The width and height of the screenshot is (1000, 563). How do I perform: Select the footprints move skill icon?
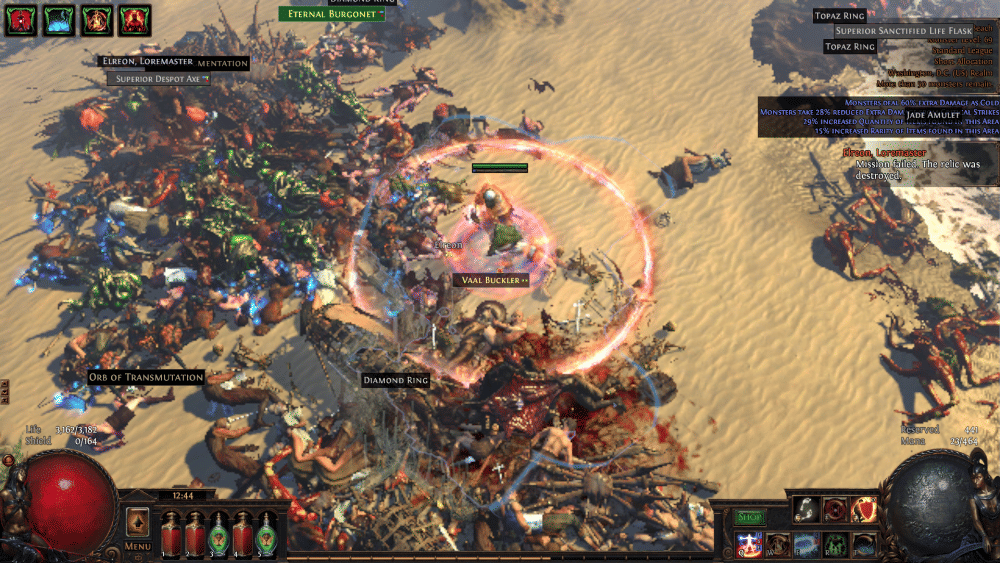(x=806, y=510)
